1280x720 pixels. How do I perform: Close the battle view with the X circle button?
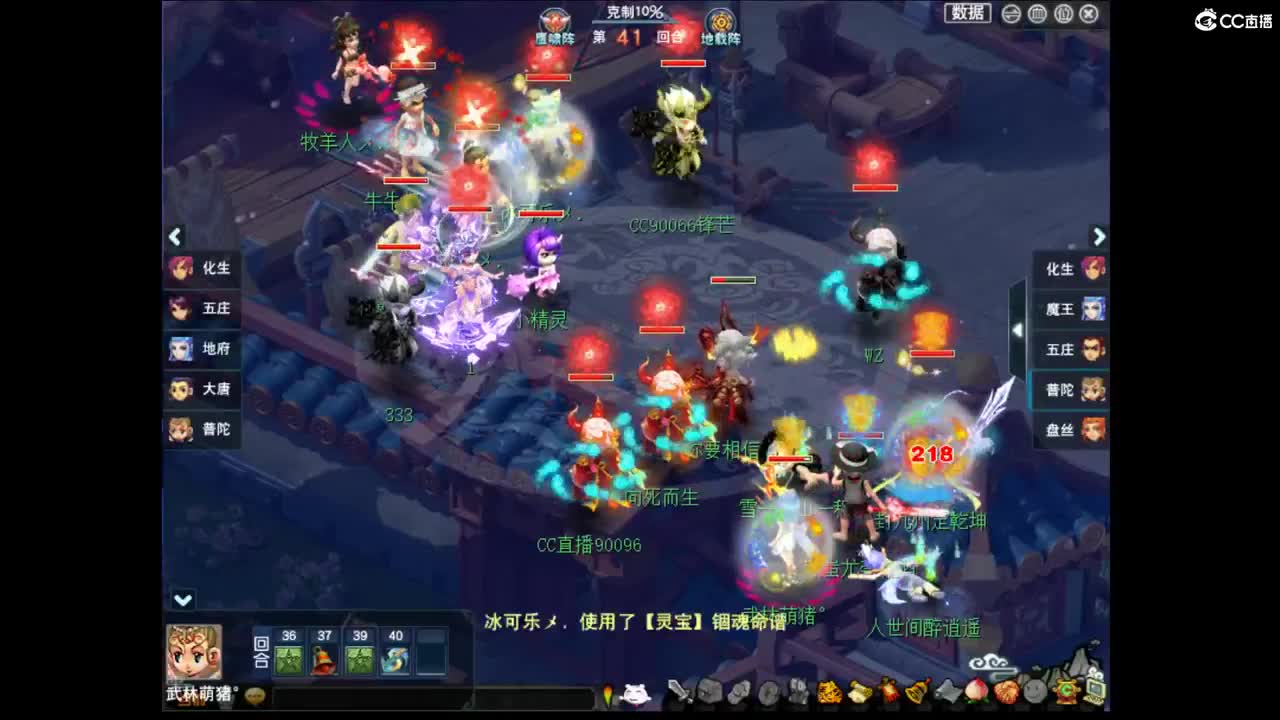1089,15
